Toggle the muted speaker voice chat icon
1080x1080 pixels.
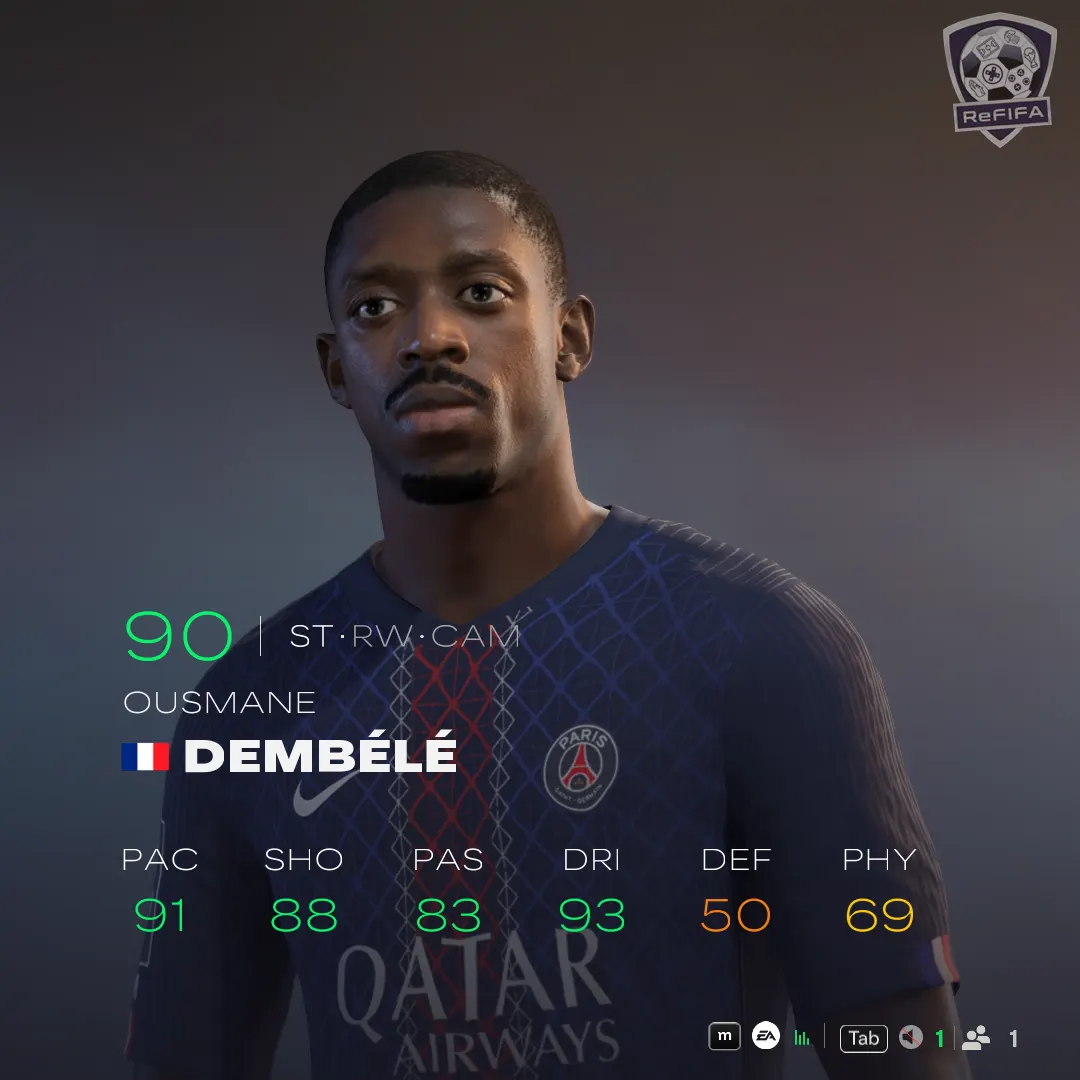pyautogui.click(x=910, y=1038)
